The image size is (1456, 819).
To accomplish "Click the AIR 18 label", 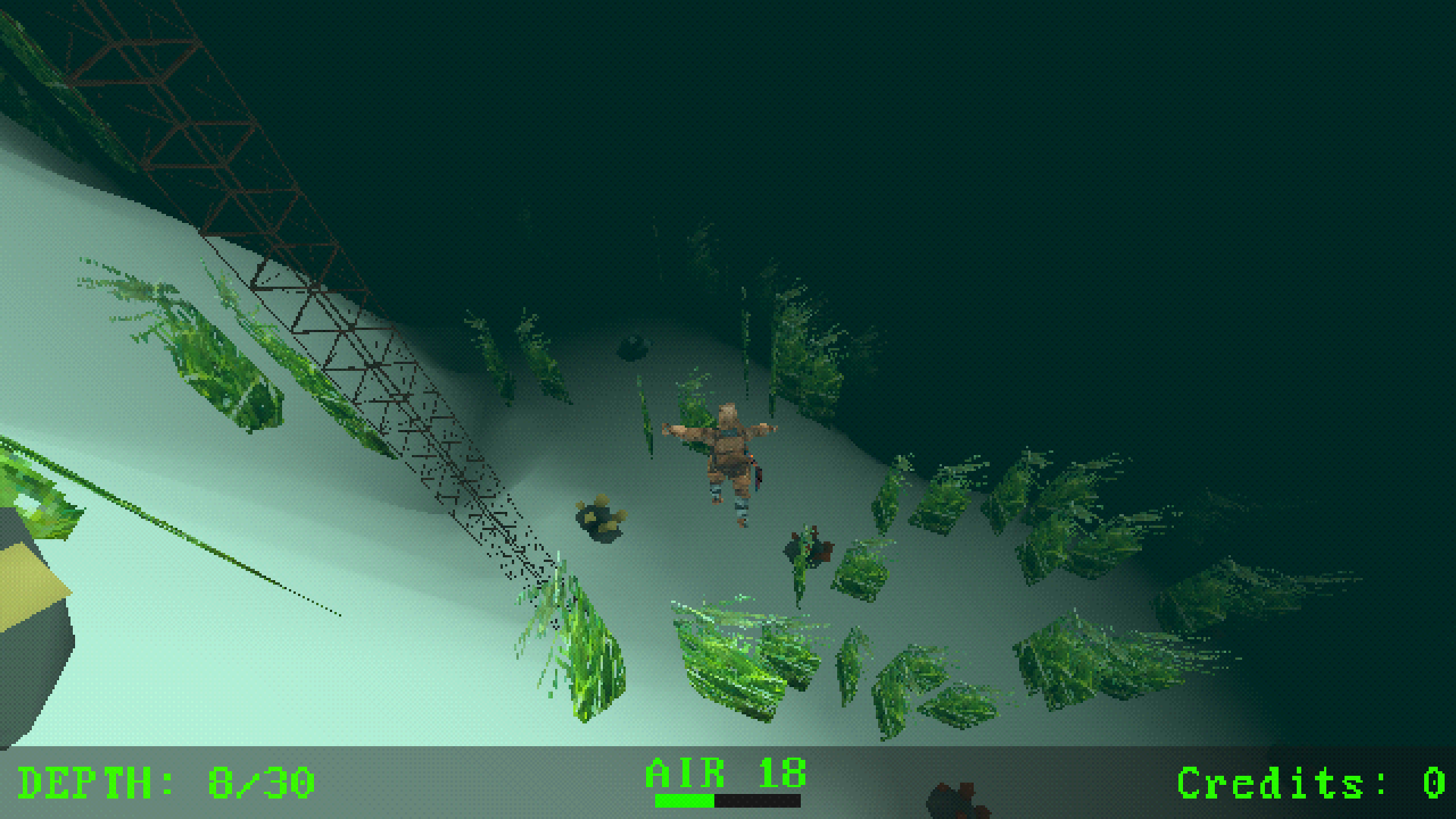I will [724, 771].
